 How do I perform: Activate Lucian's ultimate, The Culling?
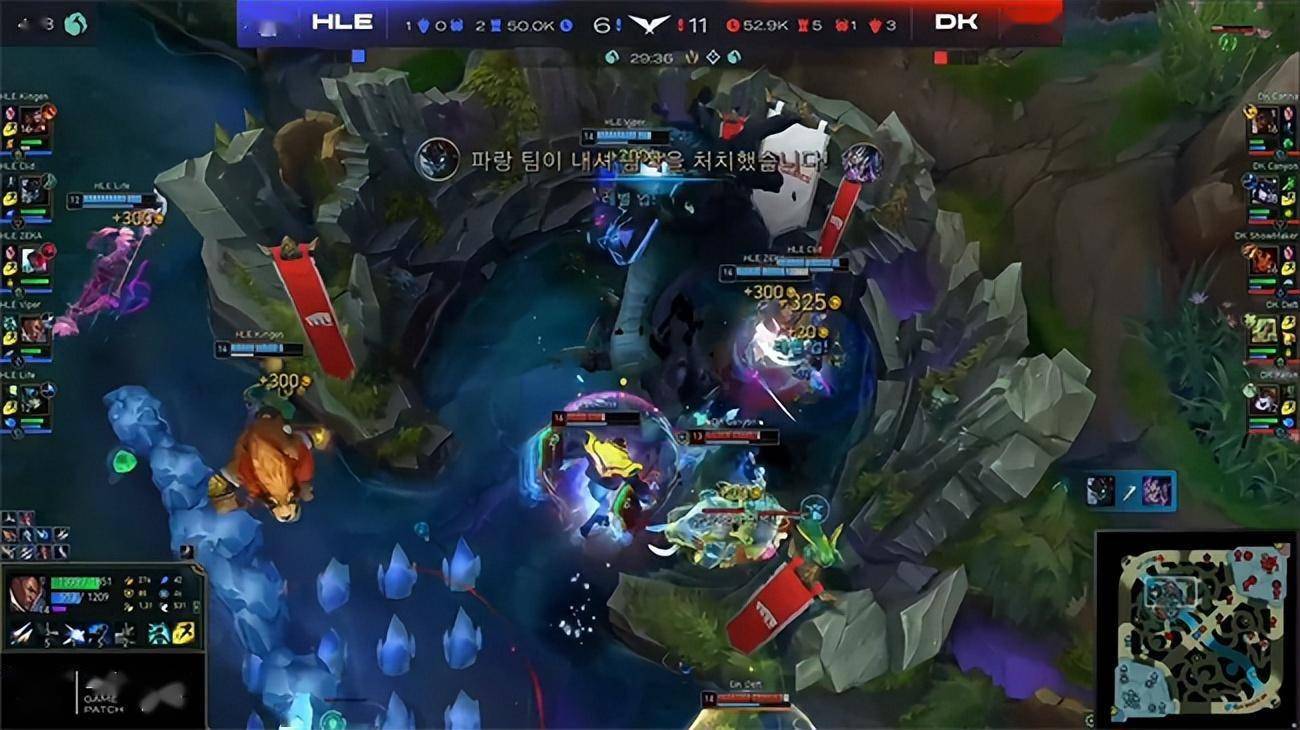(123, 634)
